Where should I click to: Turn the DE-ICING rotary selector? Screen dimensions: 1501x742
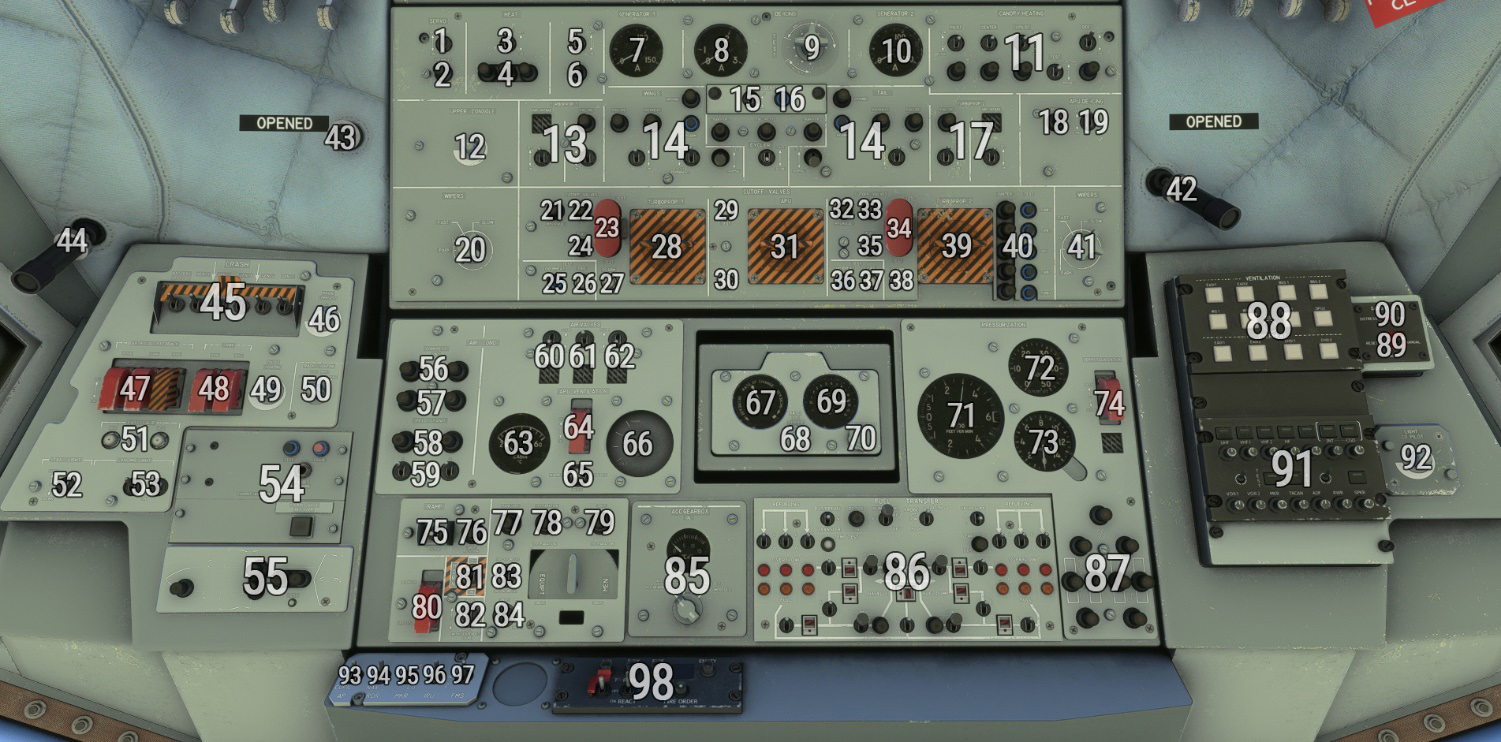coord(811,47)
